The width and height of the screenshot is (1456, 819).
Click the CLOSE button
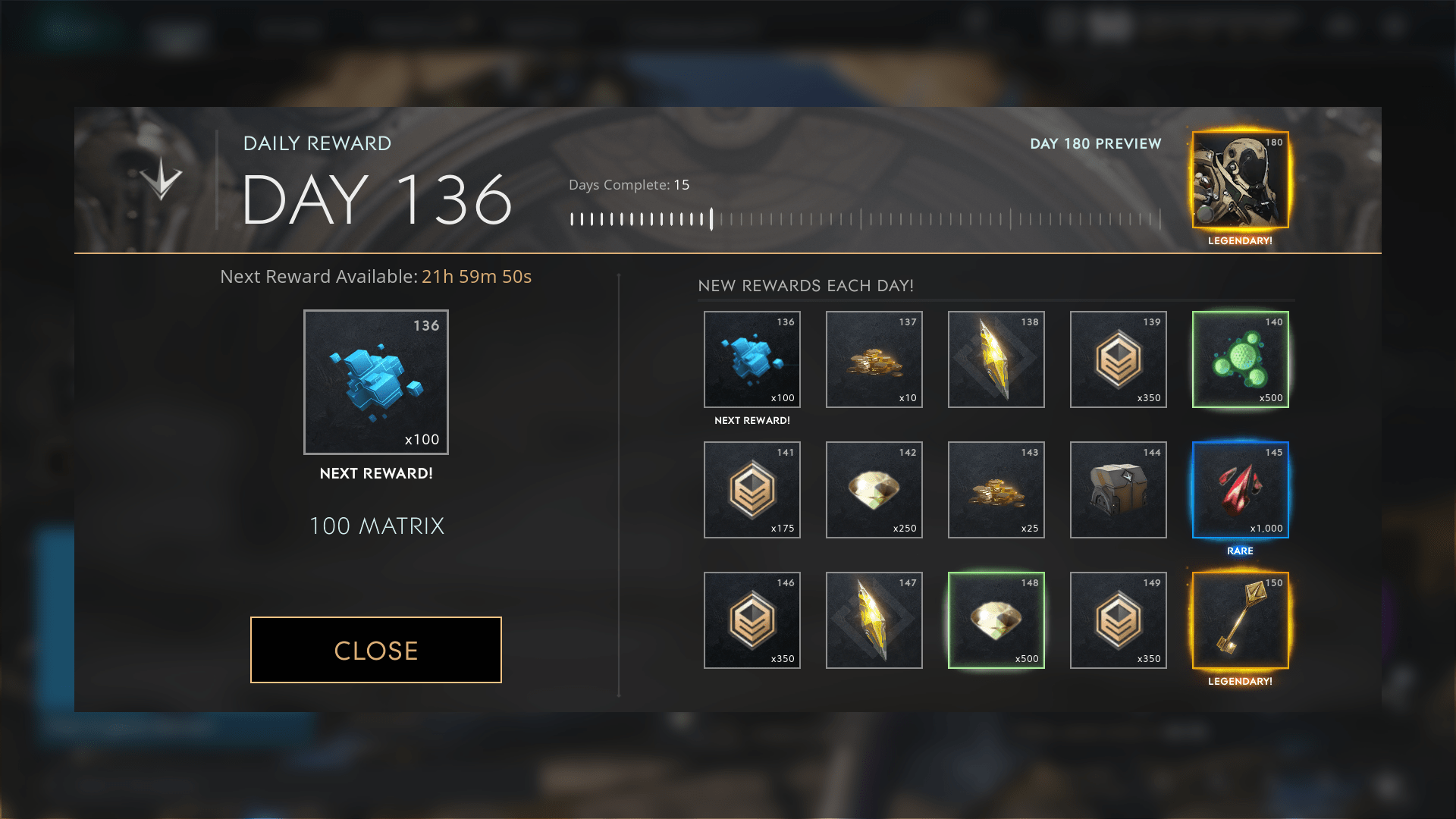tap(375, 650)
